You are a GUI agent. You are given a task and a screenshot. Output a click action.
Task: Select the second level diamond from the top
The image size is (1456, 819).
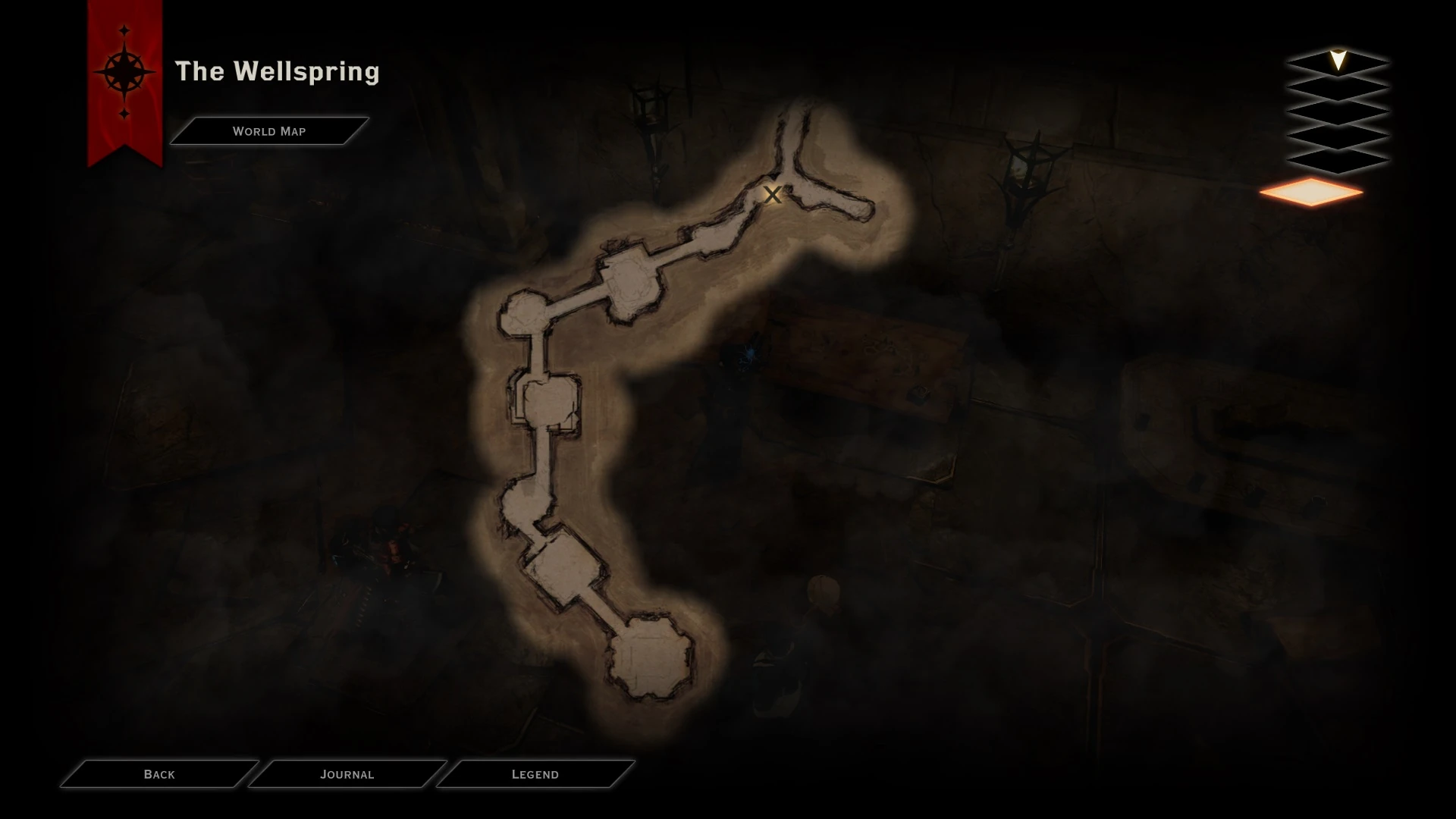(1338, 86)
